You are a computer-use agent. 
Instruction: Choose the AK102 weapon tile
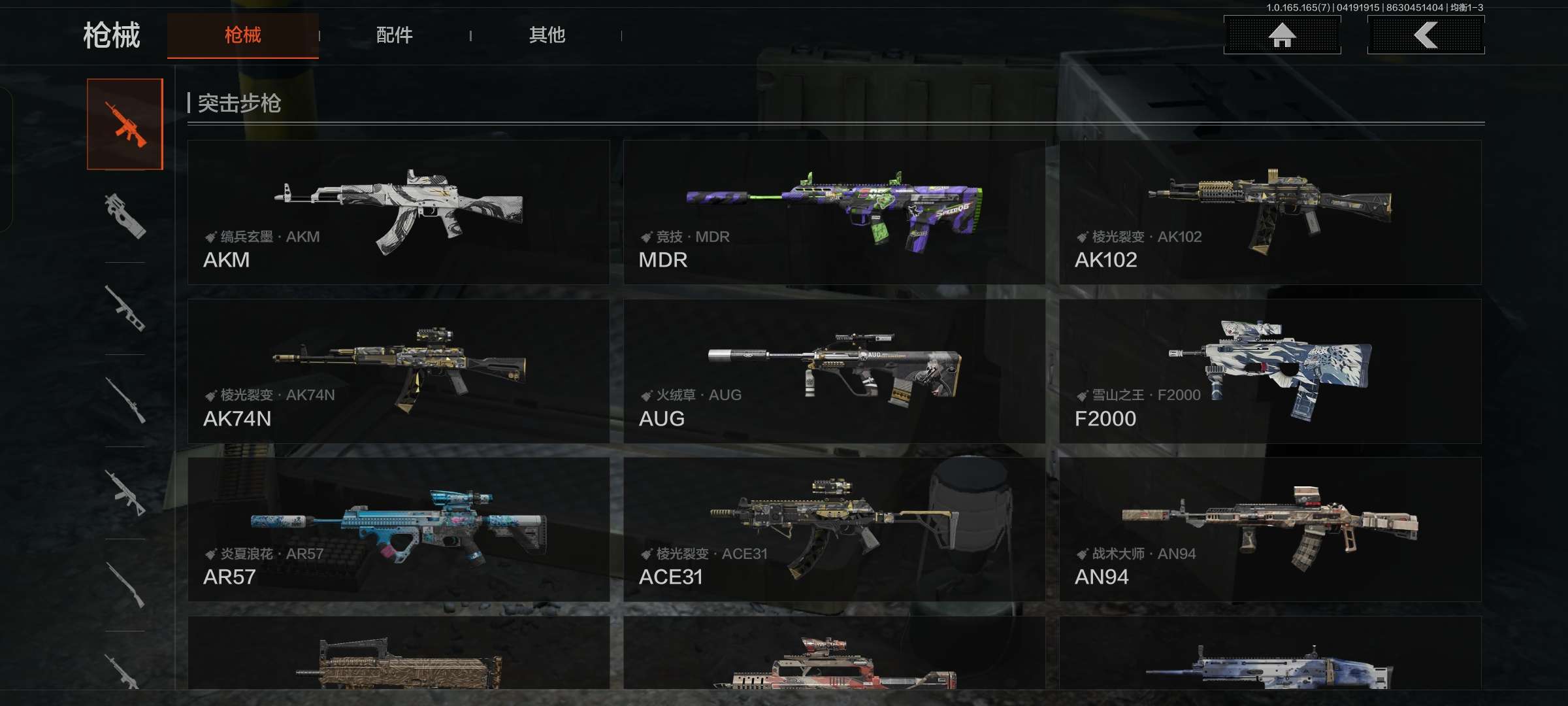coord(1269,212)
